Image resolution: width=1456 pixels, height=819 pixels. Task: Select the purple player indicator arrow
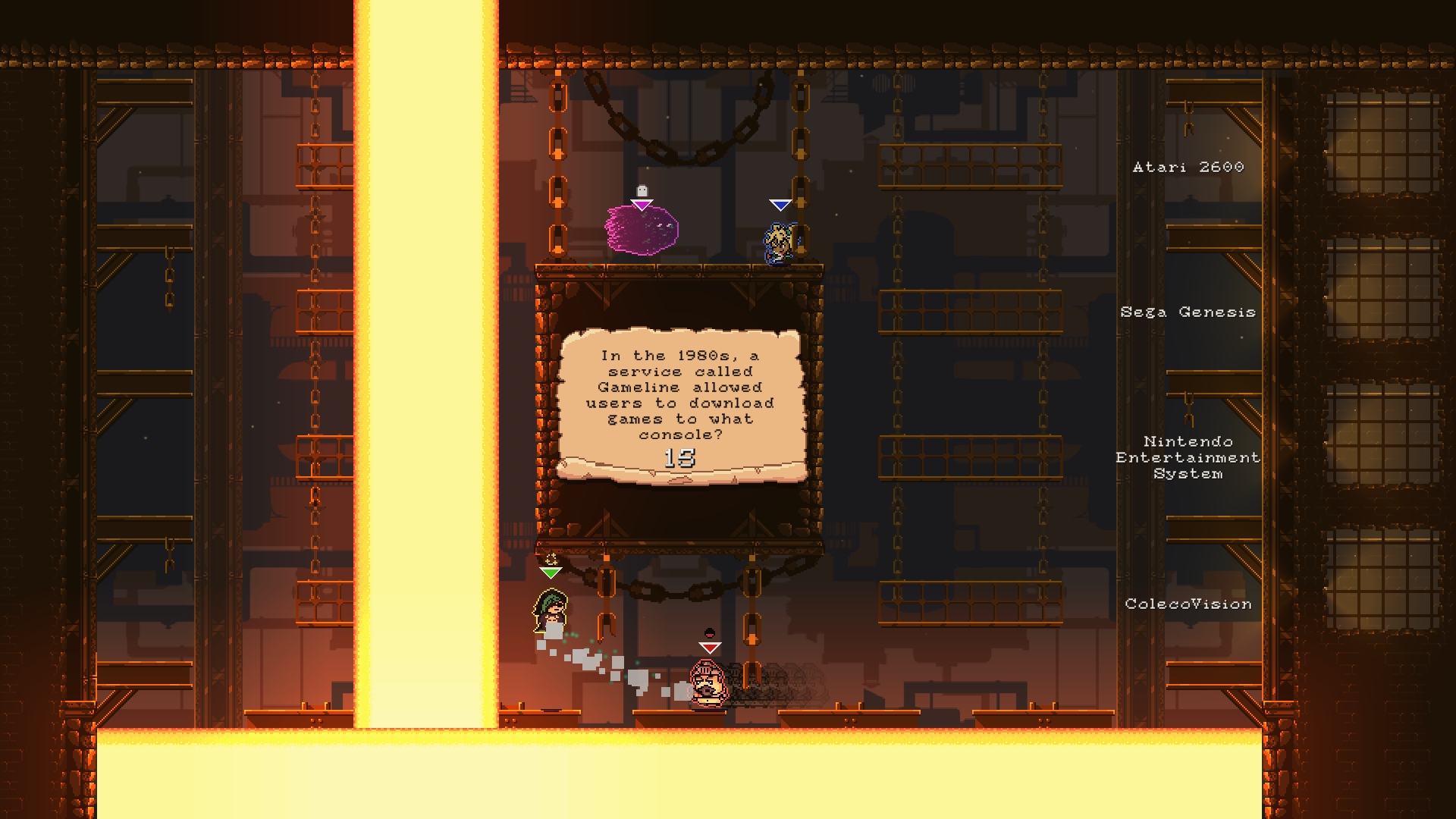coord(641,205)
